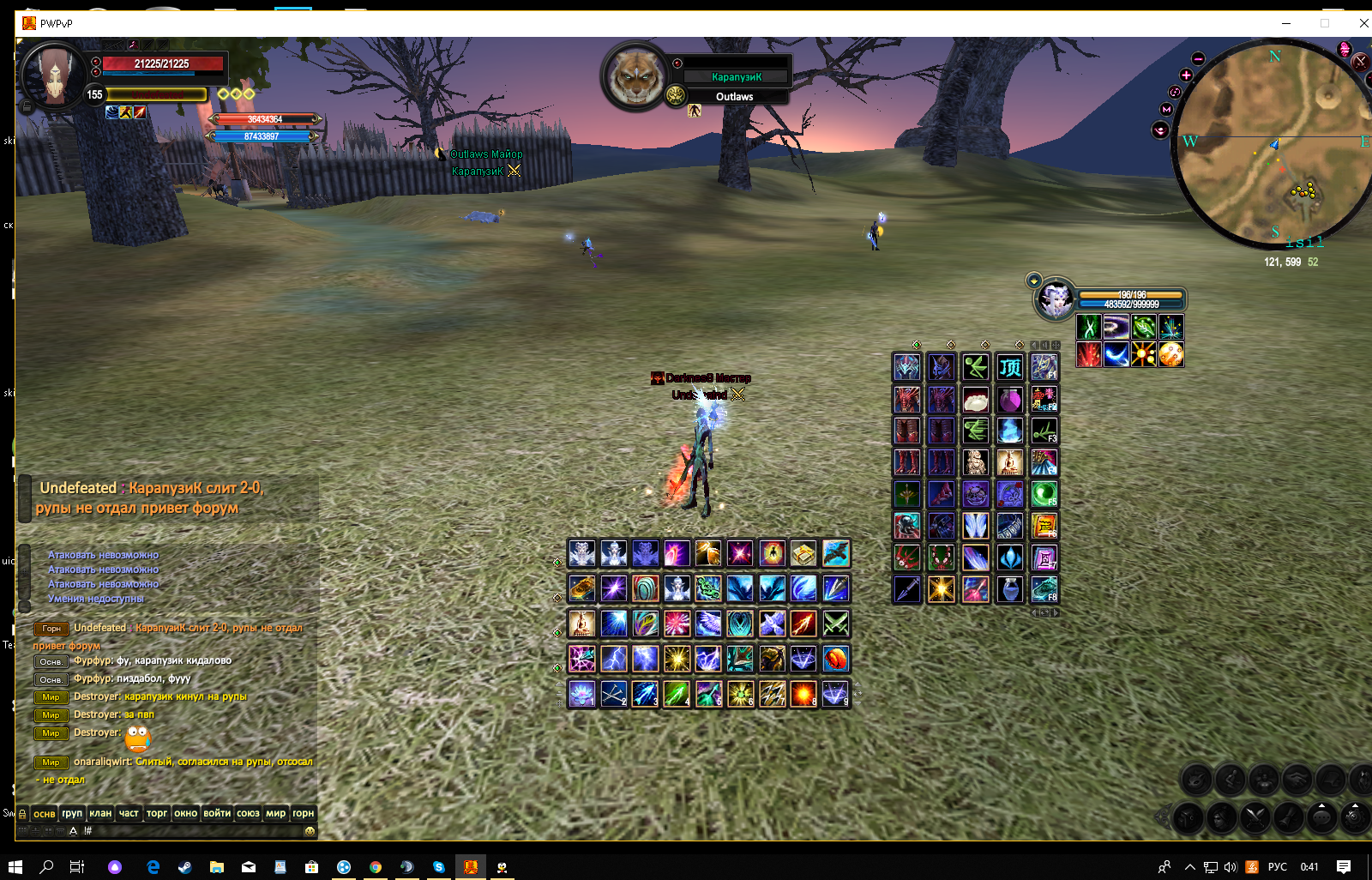Toggle the chat lock padlock icon
Image resolution: width=1372 pixels, height=880 pixels.
point(22,813)
